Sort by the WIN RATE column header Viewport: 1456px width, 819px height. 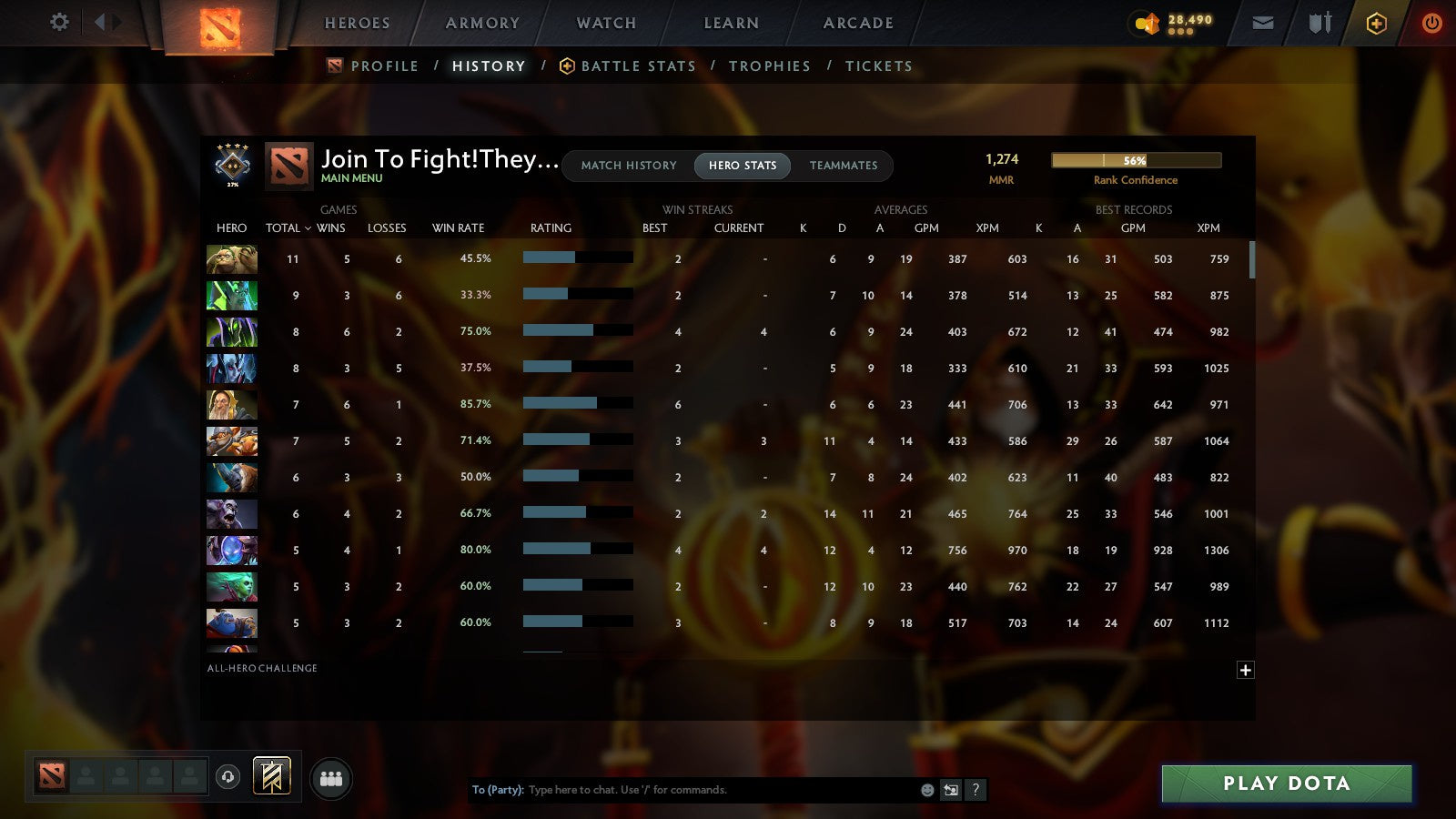tap(458, 227)
